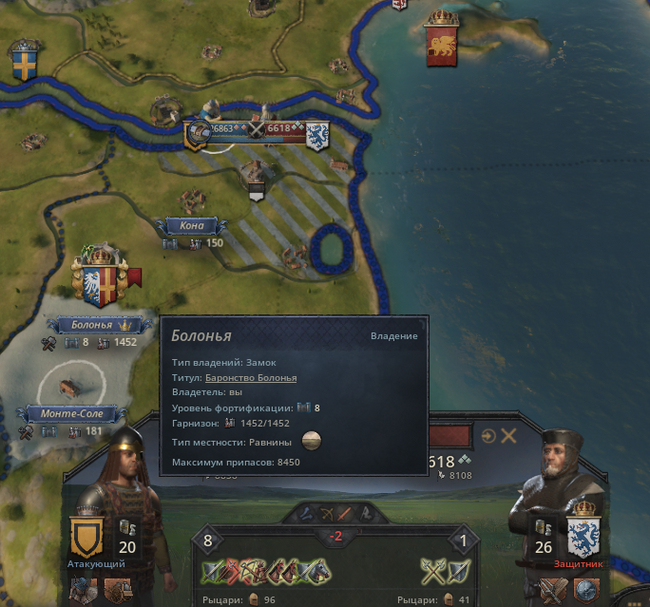650x607 pixels.
Task: Click the attacker's golden shield emblem
Action: point(86,540)
